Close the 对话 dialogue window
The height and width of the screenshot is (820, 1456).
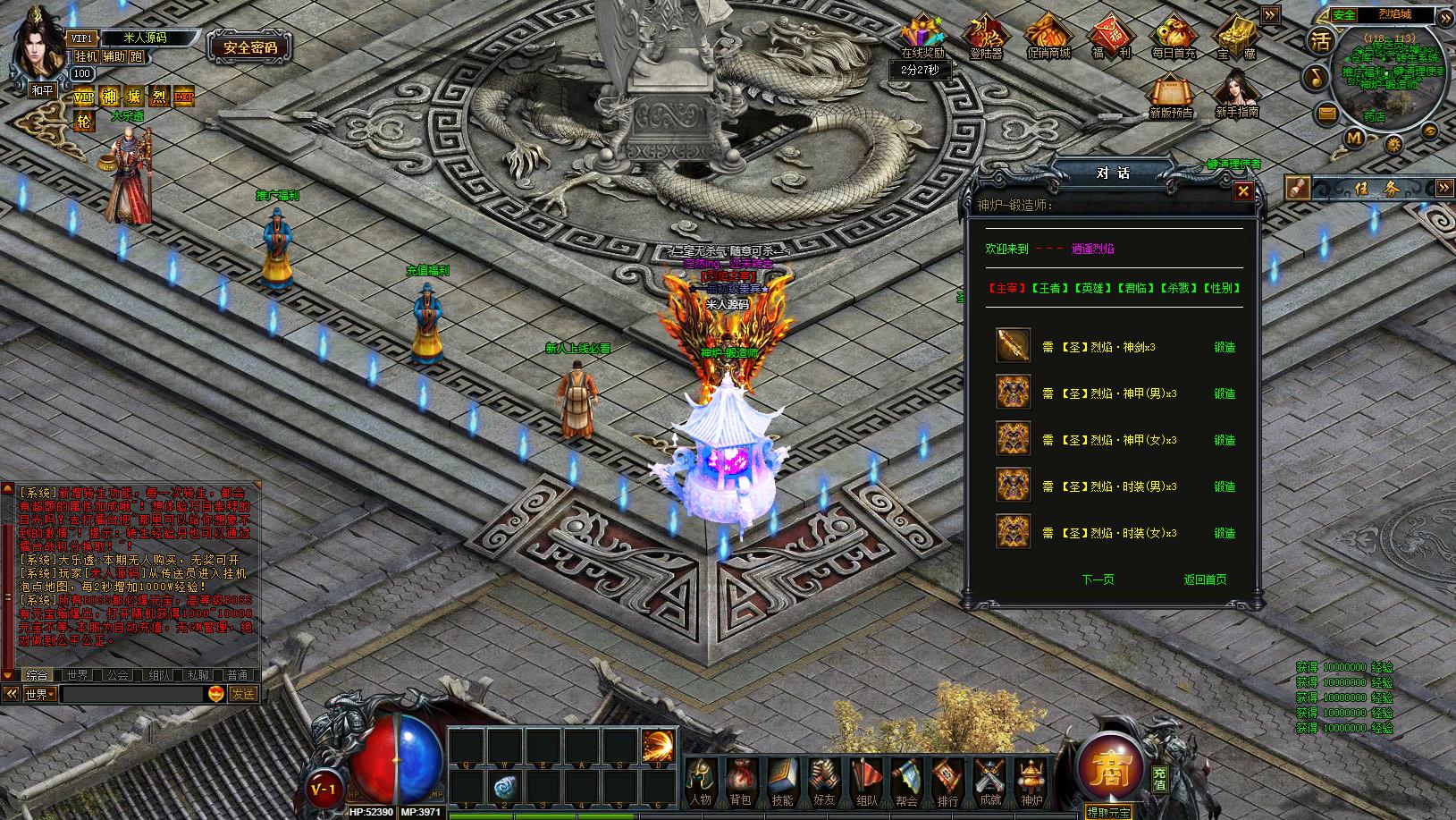pos(1242,190)
